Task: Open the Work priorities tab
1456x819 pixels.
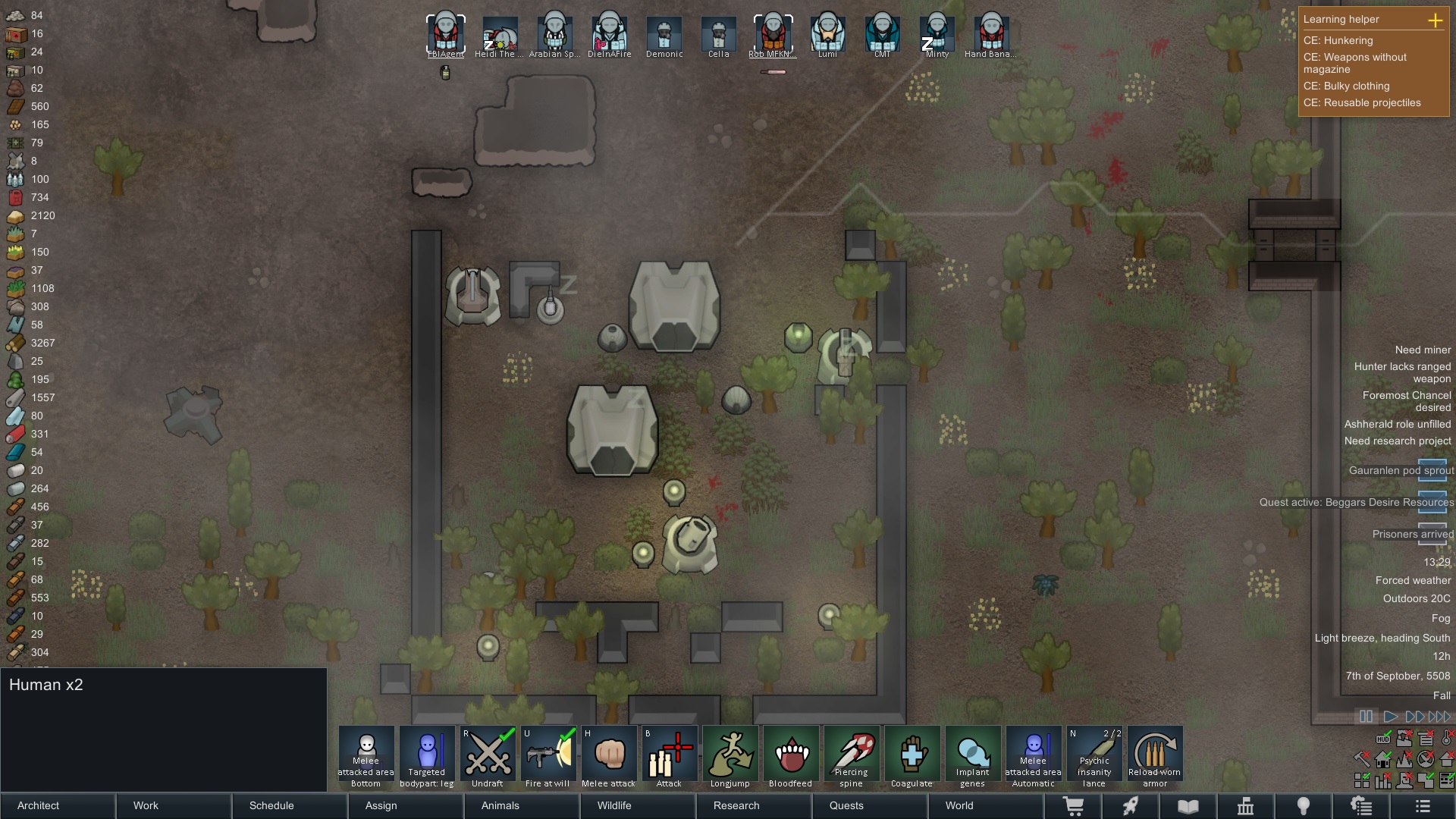Action: [x=174, y=805]
